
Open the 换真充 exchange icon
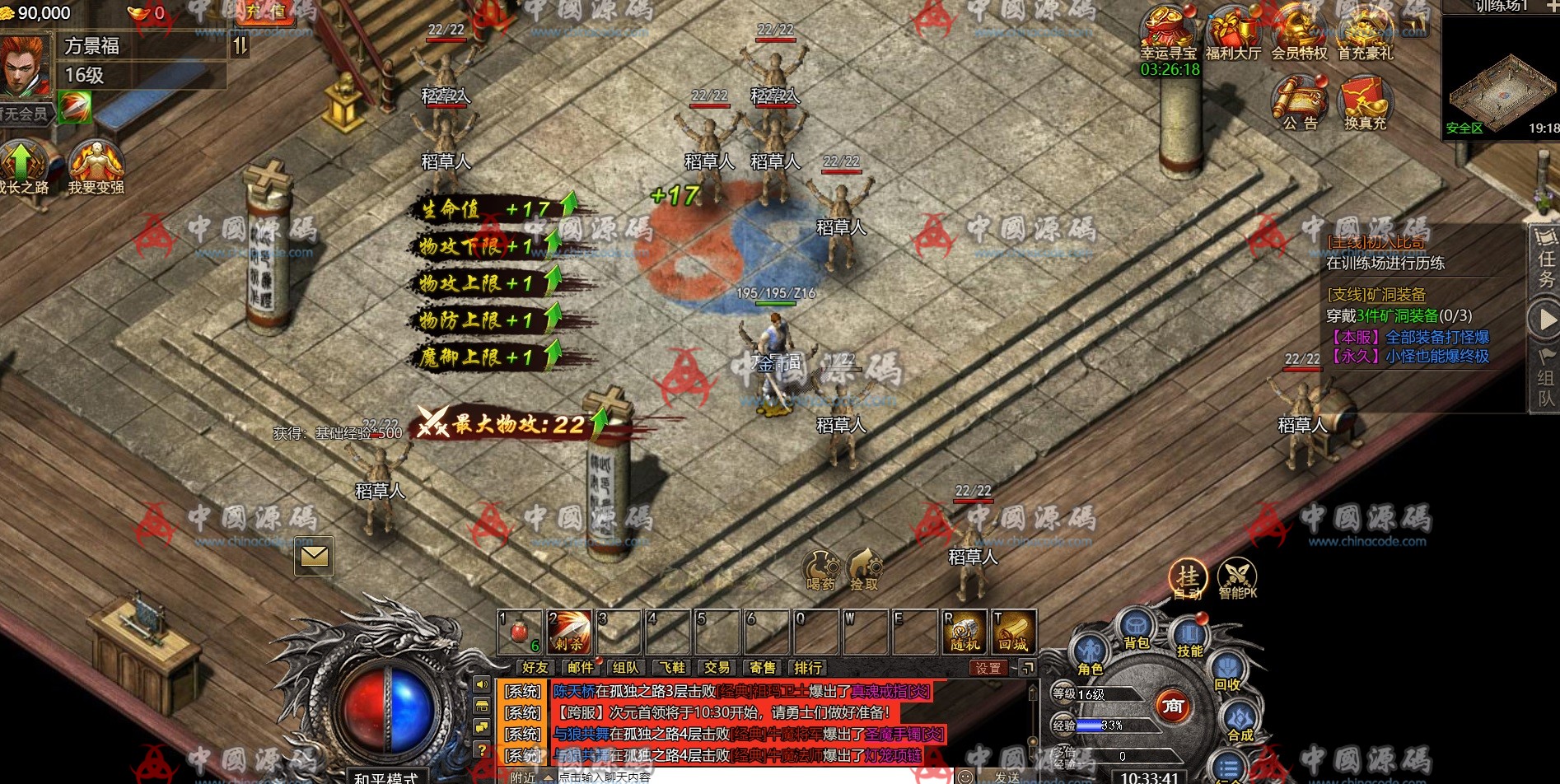tap(1365, 102)
